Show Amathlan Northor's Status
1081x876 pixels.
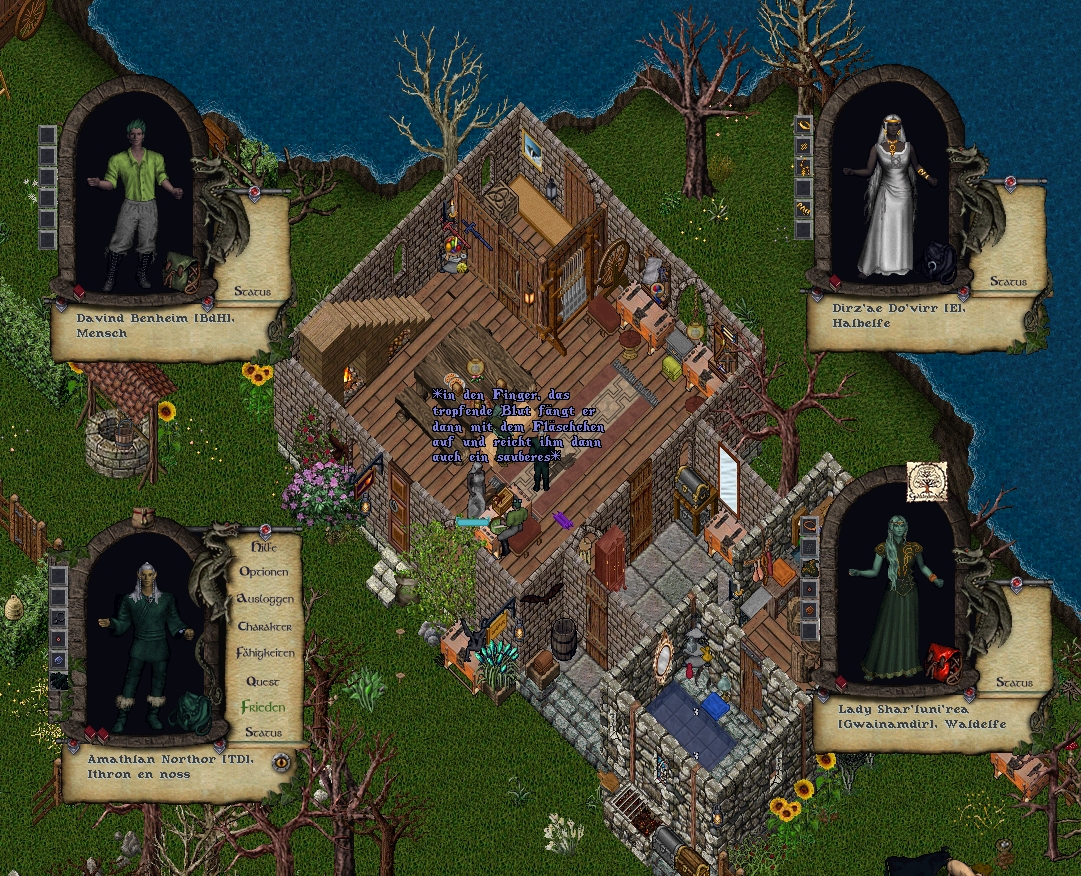[264, 733]
